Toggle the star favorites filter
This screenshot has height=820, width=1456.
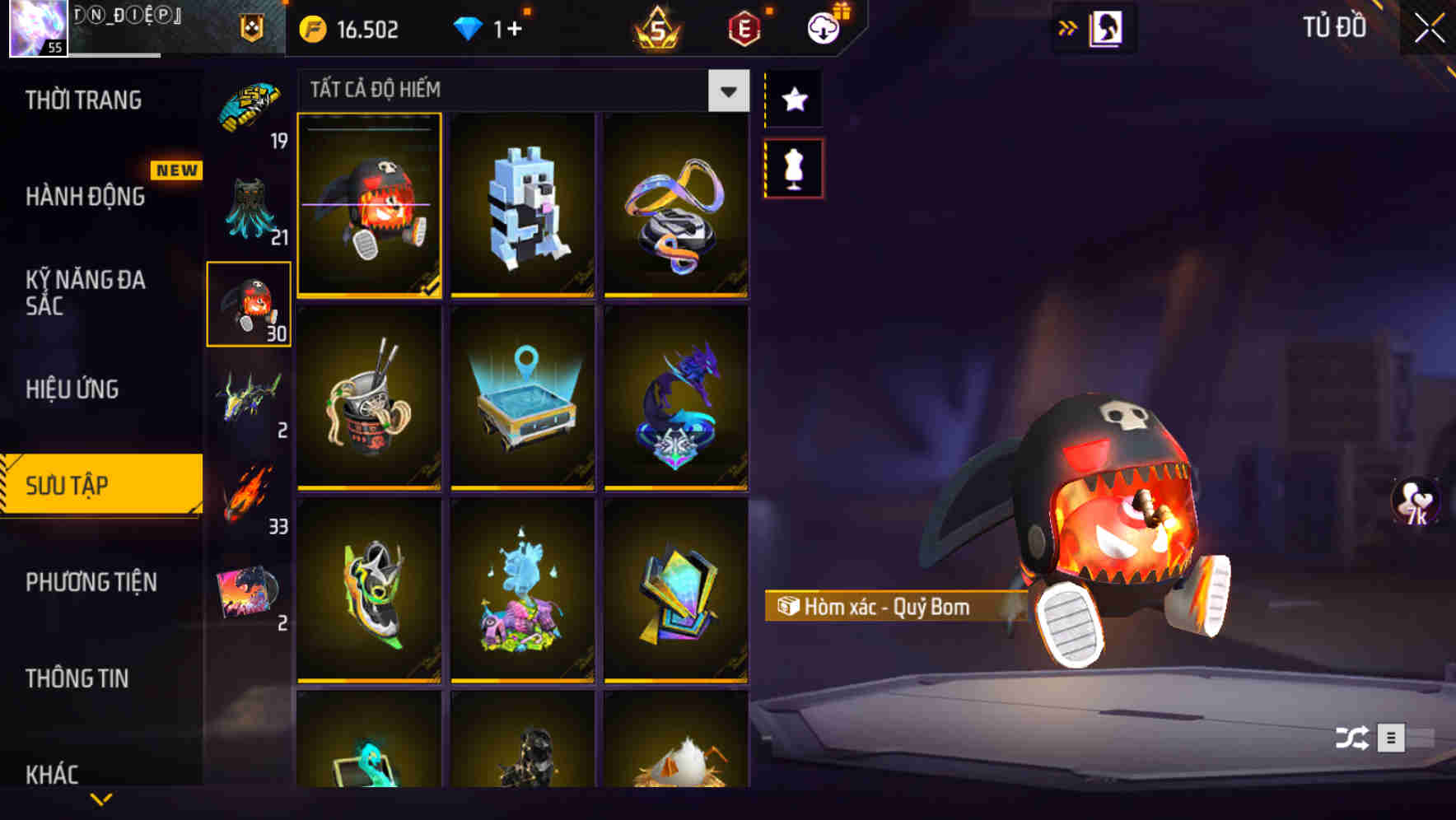tap(794, 99)
